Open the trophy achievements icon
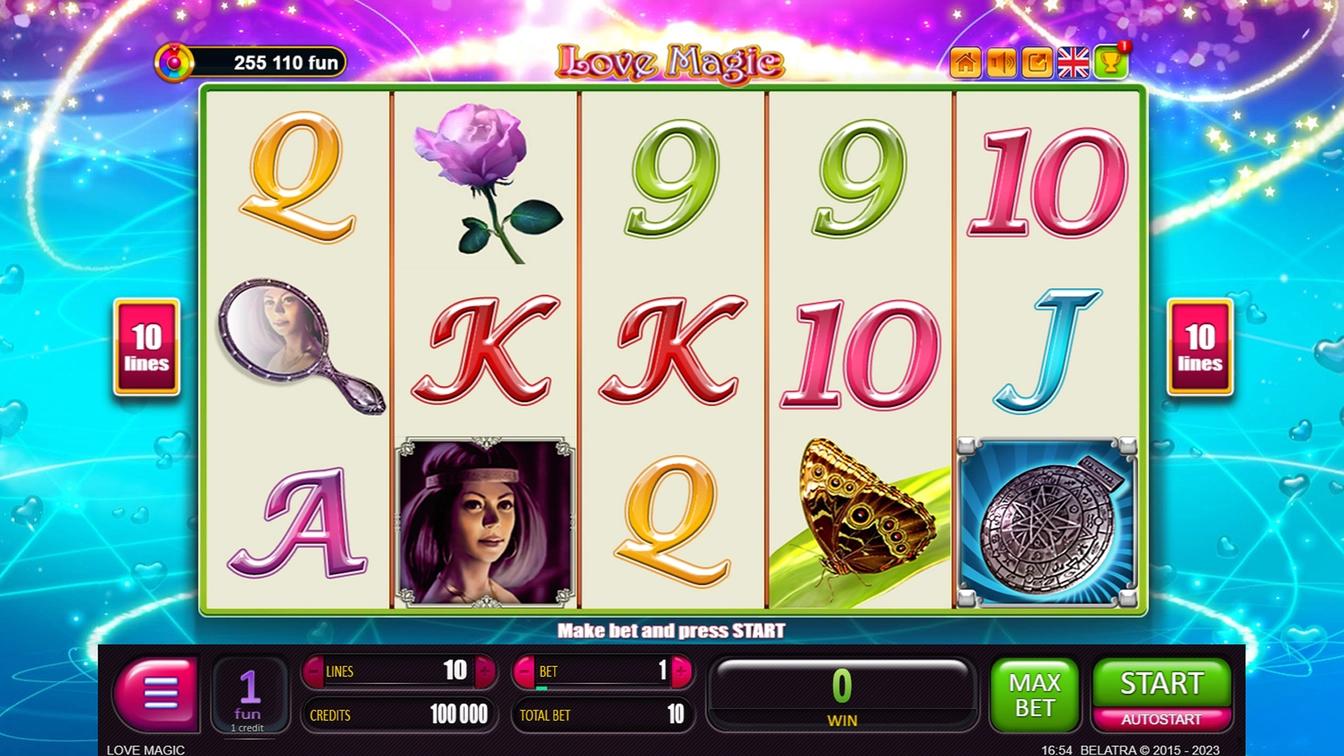 point(1110,62)
